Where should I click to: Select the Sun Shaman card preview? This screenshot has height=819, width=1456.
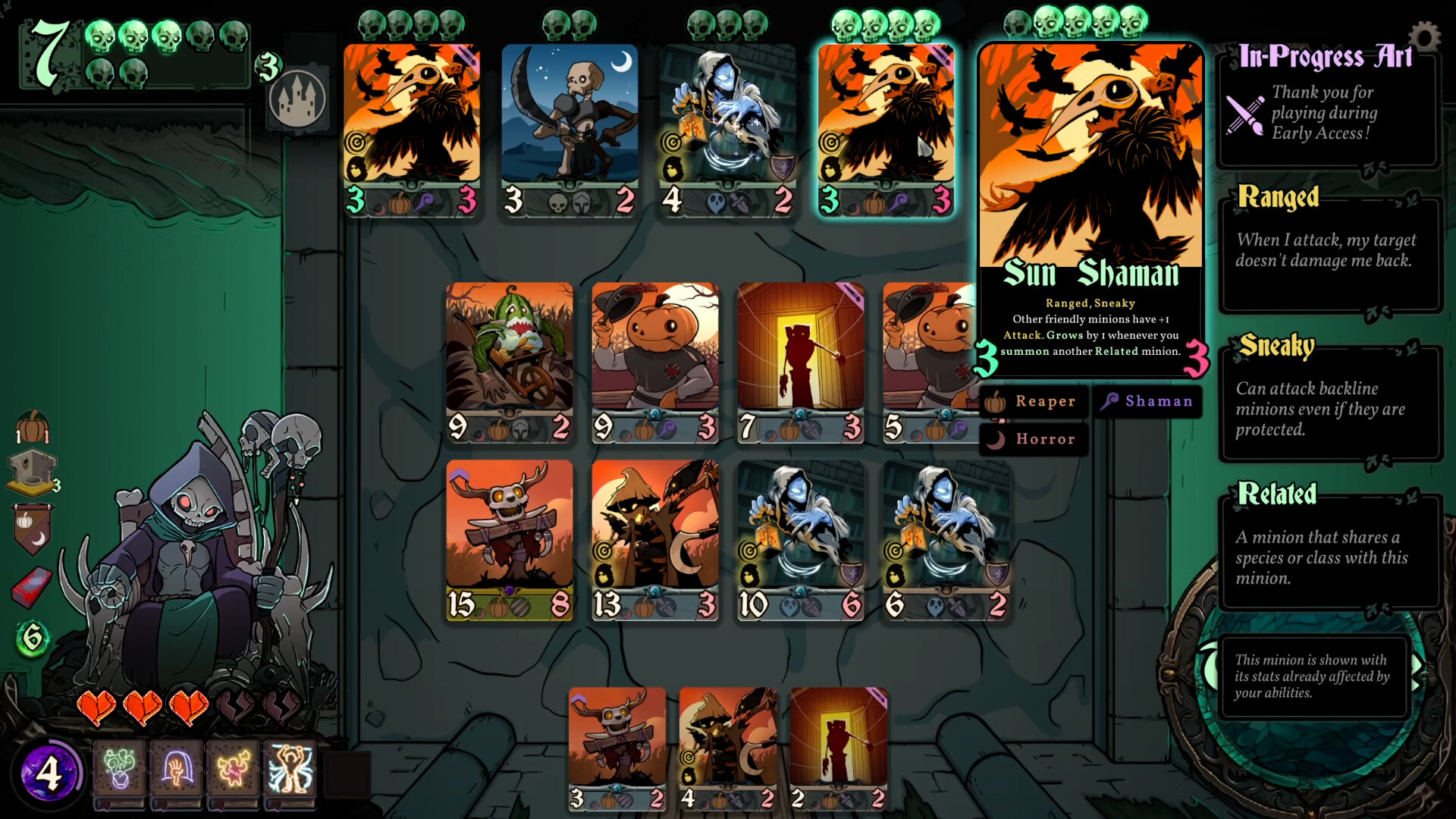click(1090, 205)
